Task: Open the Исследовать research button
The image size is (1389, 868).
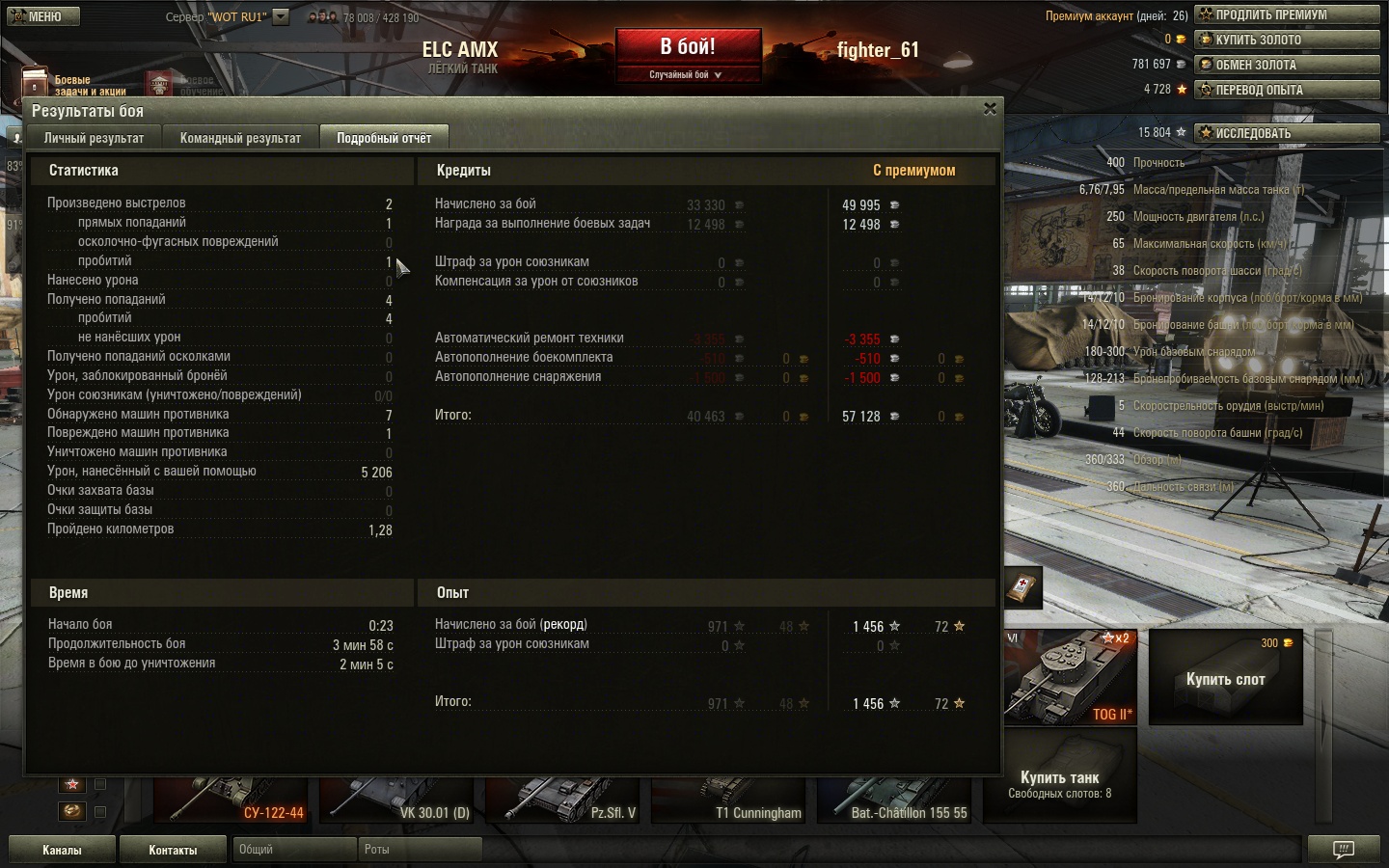Action: 1287,133
